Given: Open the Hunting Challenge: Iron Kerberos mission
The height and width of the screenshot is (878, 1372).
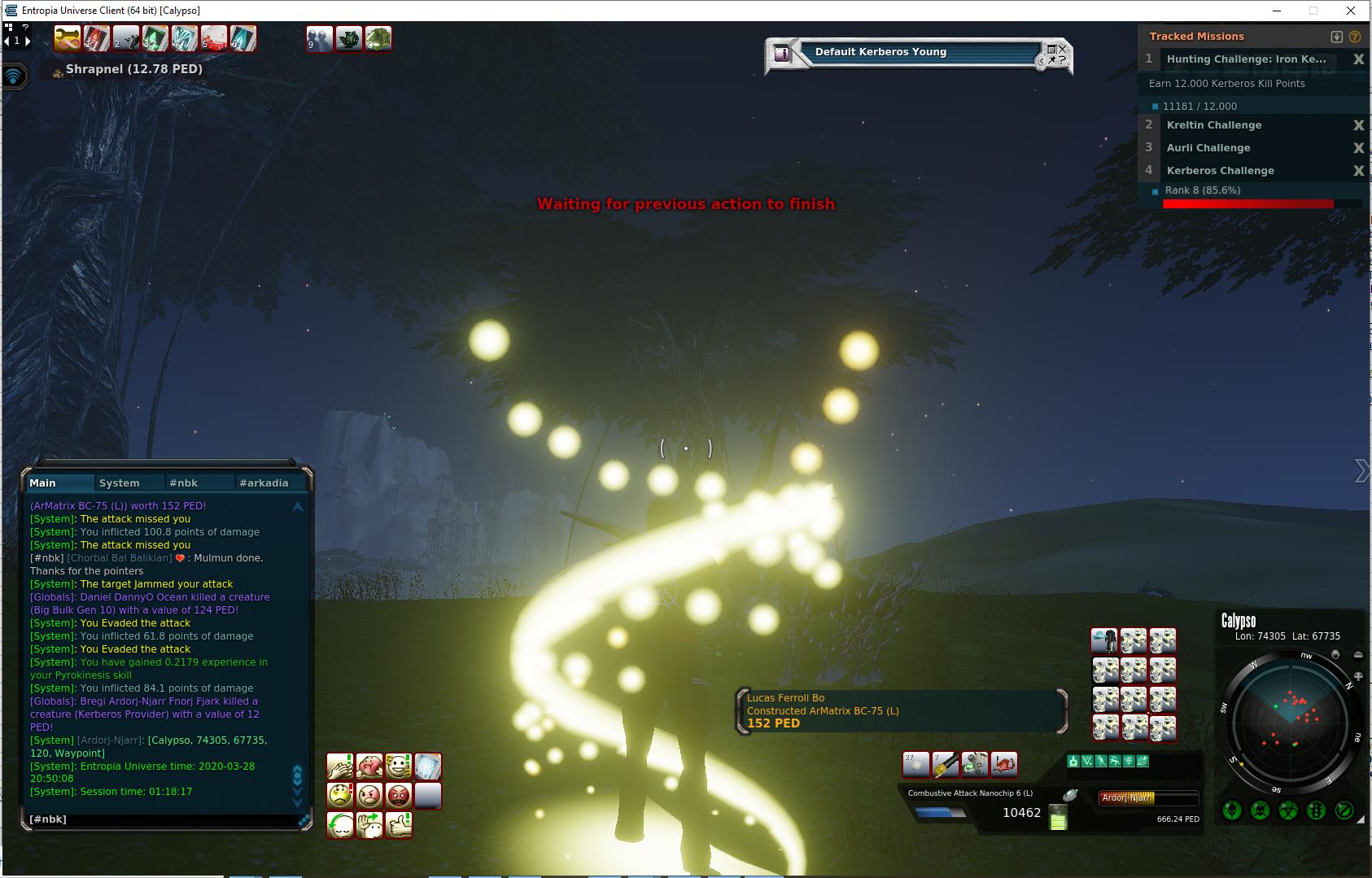Looking at the screenshot, I should (x=1246, y=59).
